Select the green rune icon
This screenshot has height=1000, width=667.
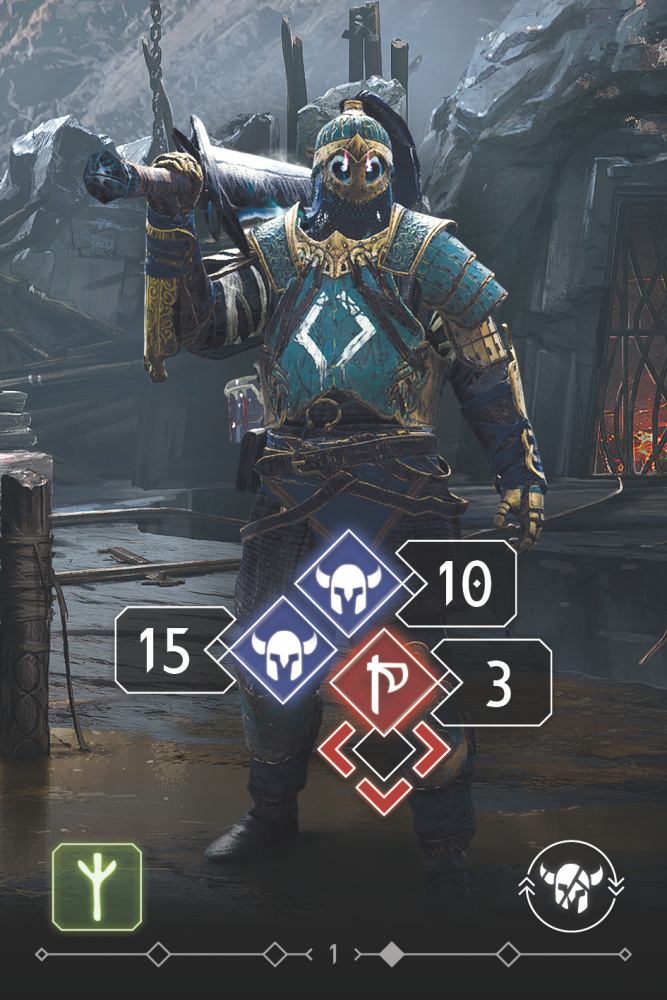coord(96,887)
